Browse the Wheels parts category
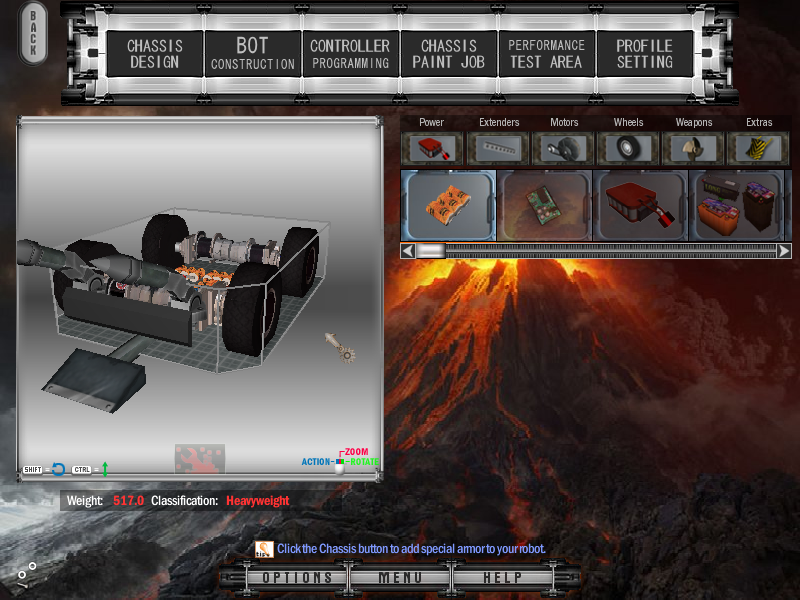The image size is (800, 600). 629,148
